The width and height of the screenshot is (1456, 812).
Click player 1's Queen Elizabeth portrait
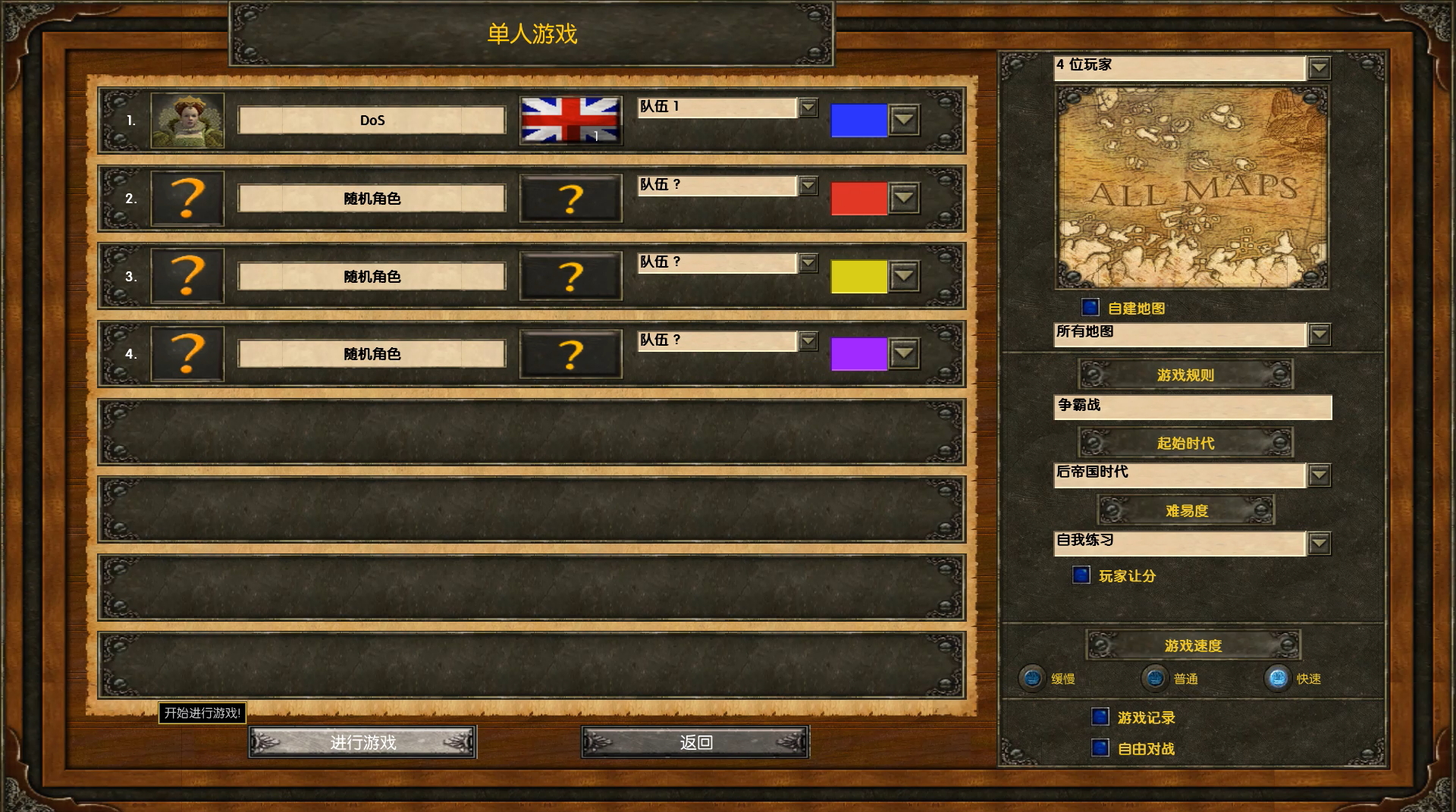coord(187,120)
